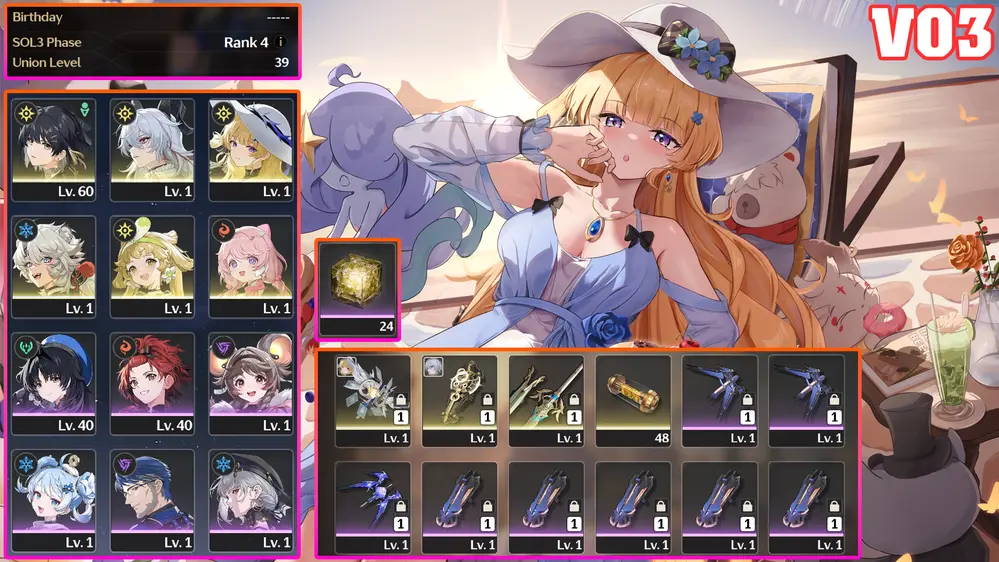This screenshot has height=562, width=999.
Task: Select the Lv. 40 red-haired character
Action: tap(151, 382)
